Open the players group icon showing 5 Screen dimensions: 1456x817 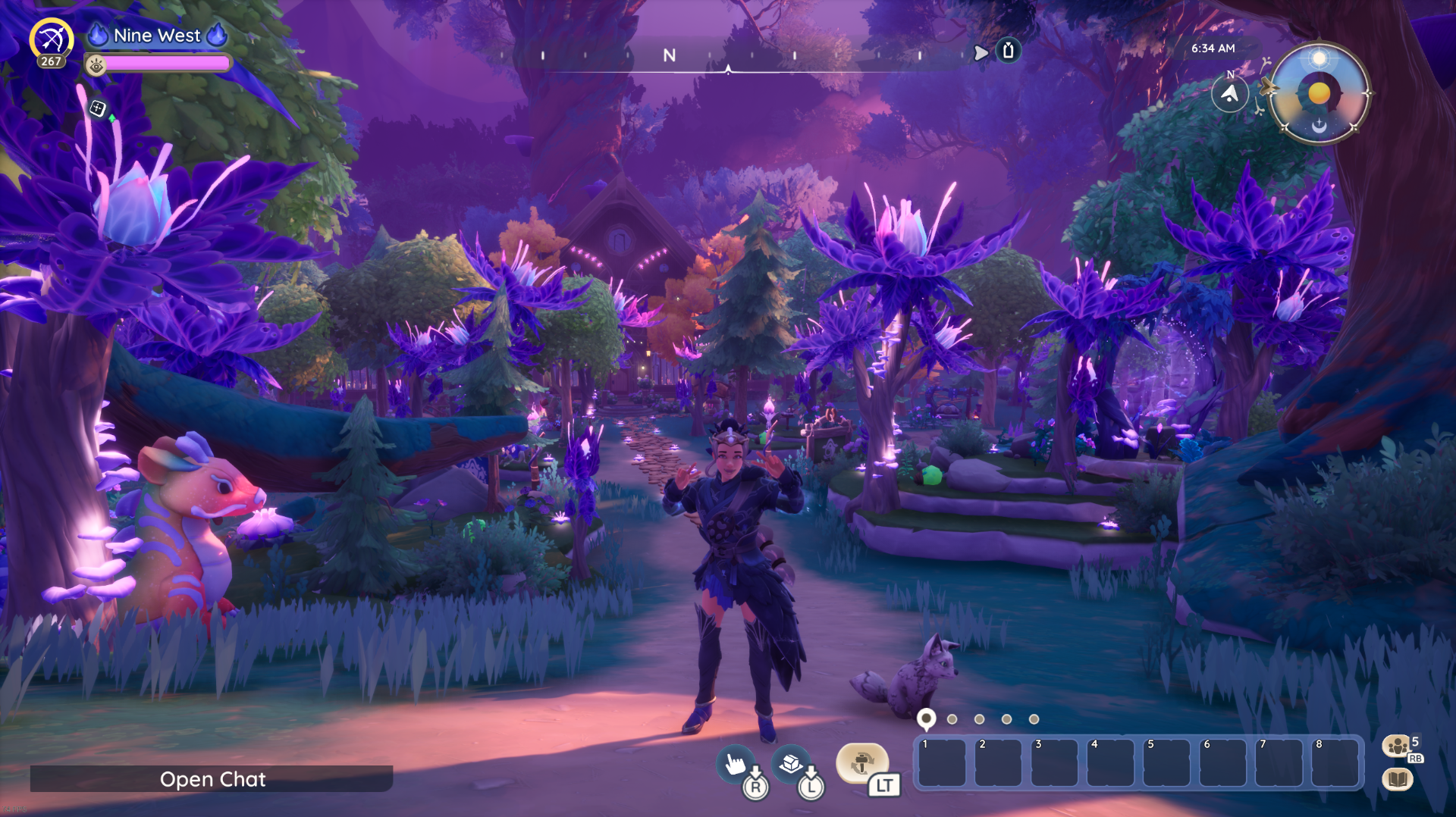click(x=1397, y=747)
